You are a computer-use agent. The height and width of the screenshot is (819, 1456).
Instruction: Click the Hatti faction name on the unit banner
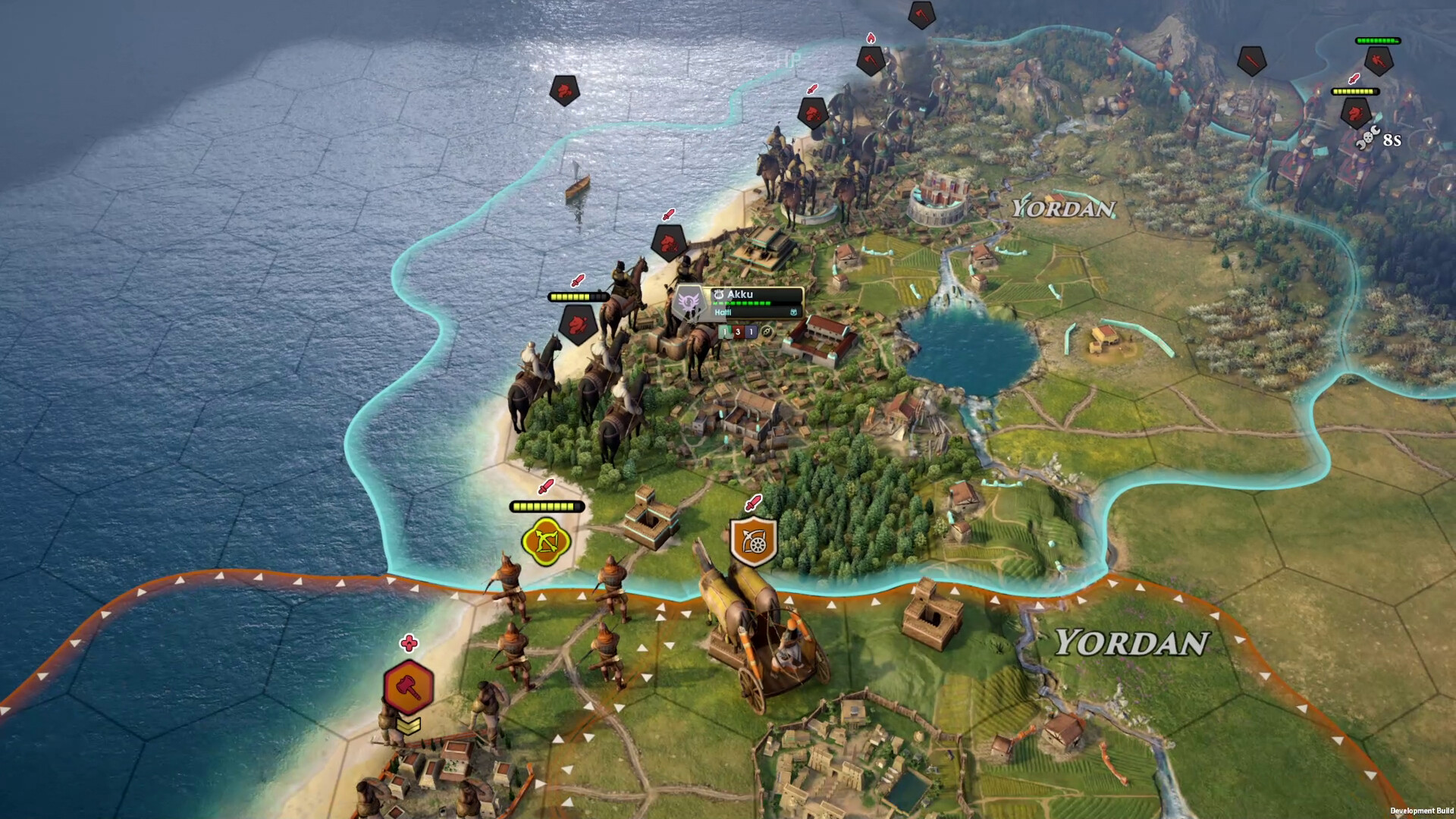[723, 312]
